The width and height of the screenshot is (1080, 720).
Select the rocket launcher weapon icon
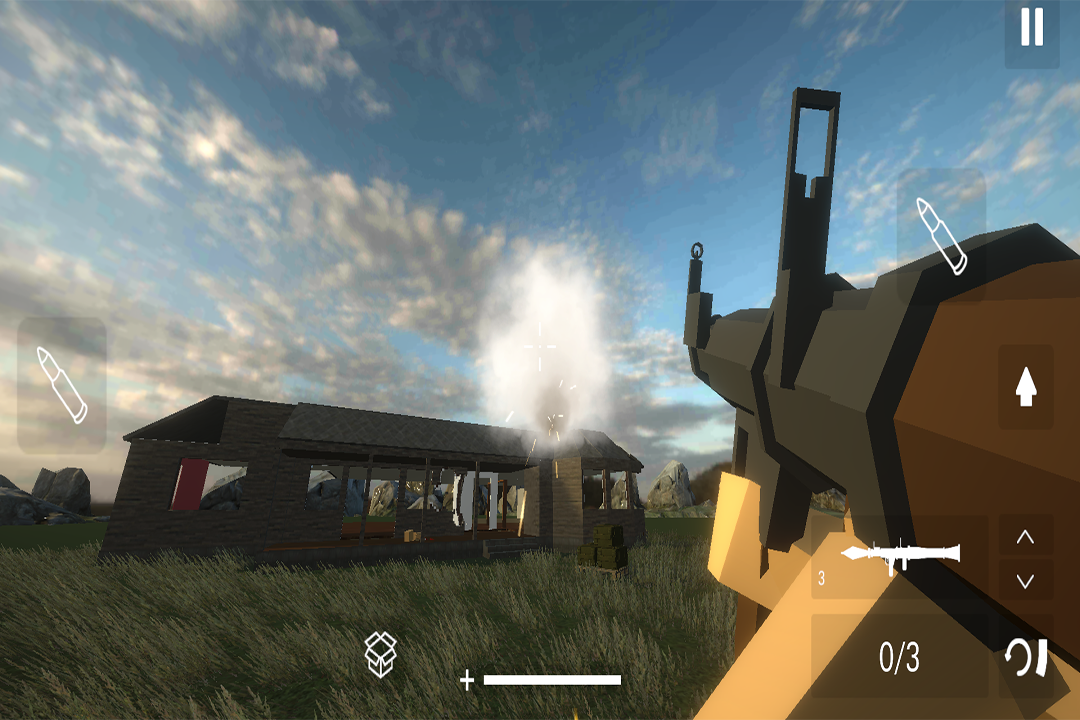900,555
